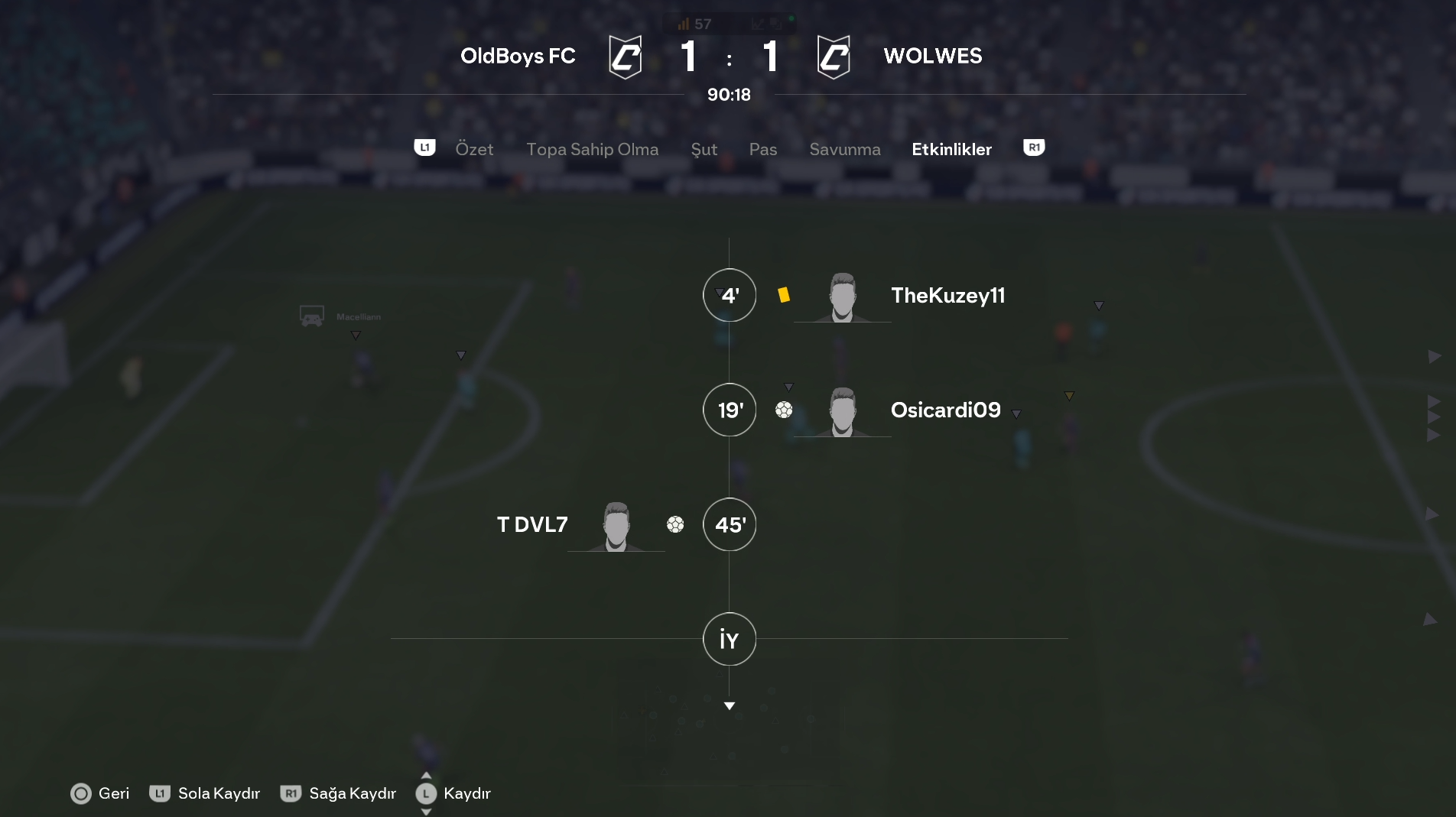Select the T DVL7 goal event
Viewport: 1456px width, 817px height.
tap(533, 525)
